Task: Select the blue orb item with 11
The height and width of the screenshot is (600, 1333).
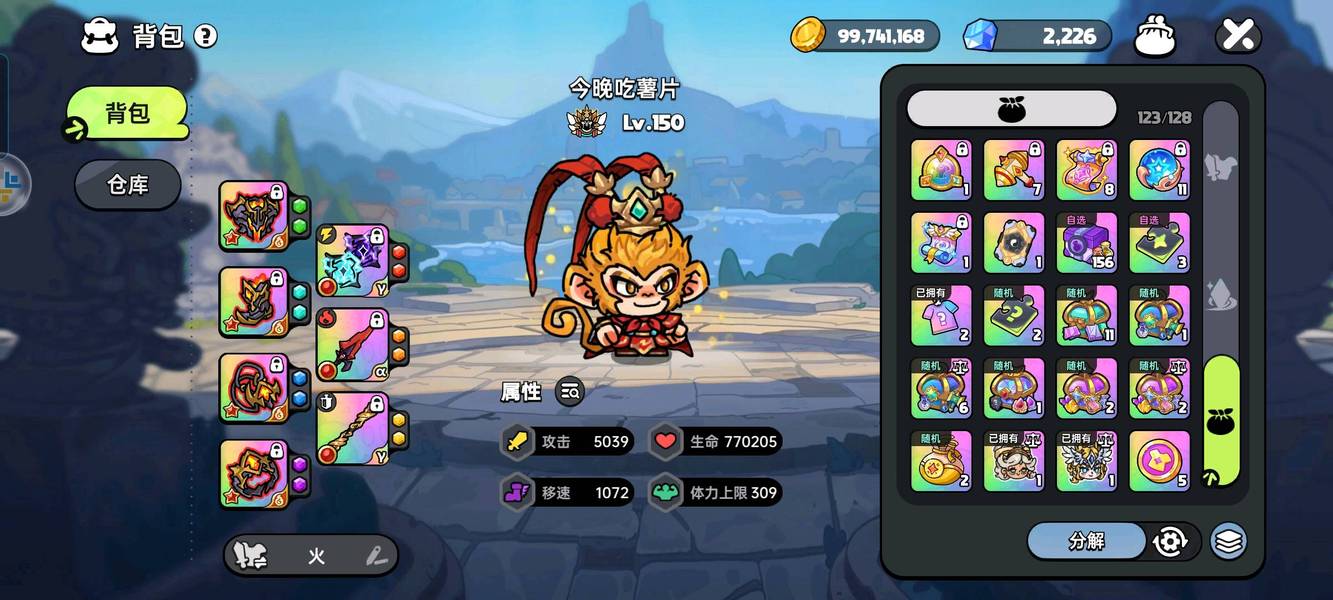Action: [x=1159, y=170]
